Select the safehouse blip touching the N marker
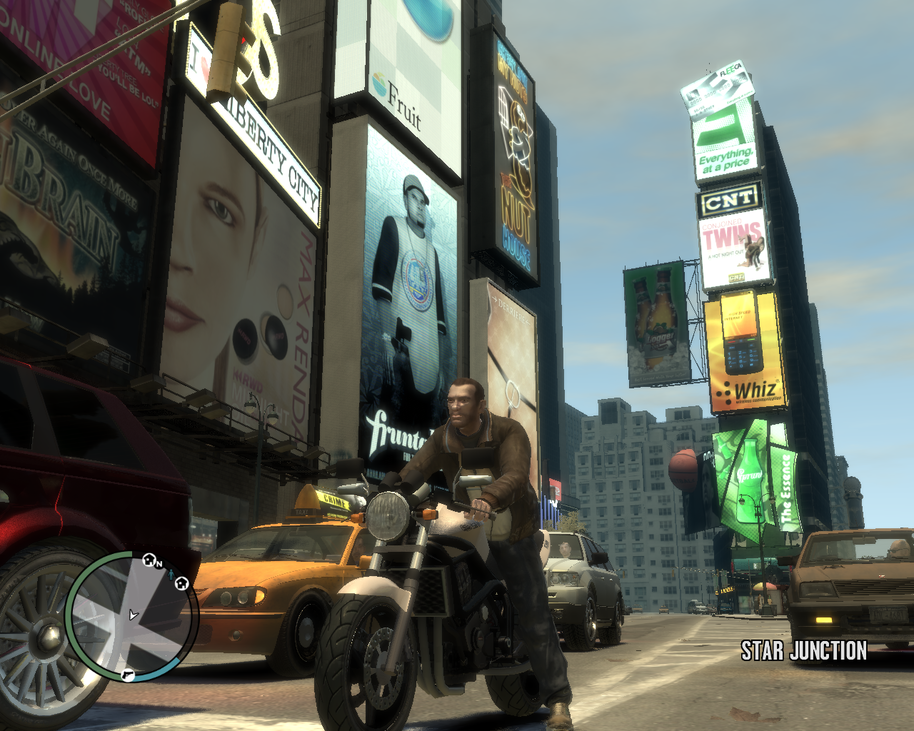This screenshot has width=914, height=731. pos(148,560)
